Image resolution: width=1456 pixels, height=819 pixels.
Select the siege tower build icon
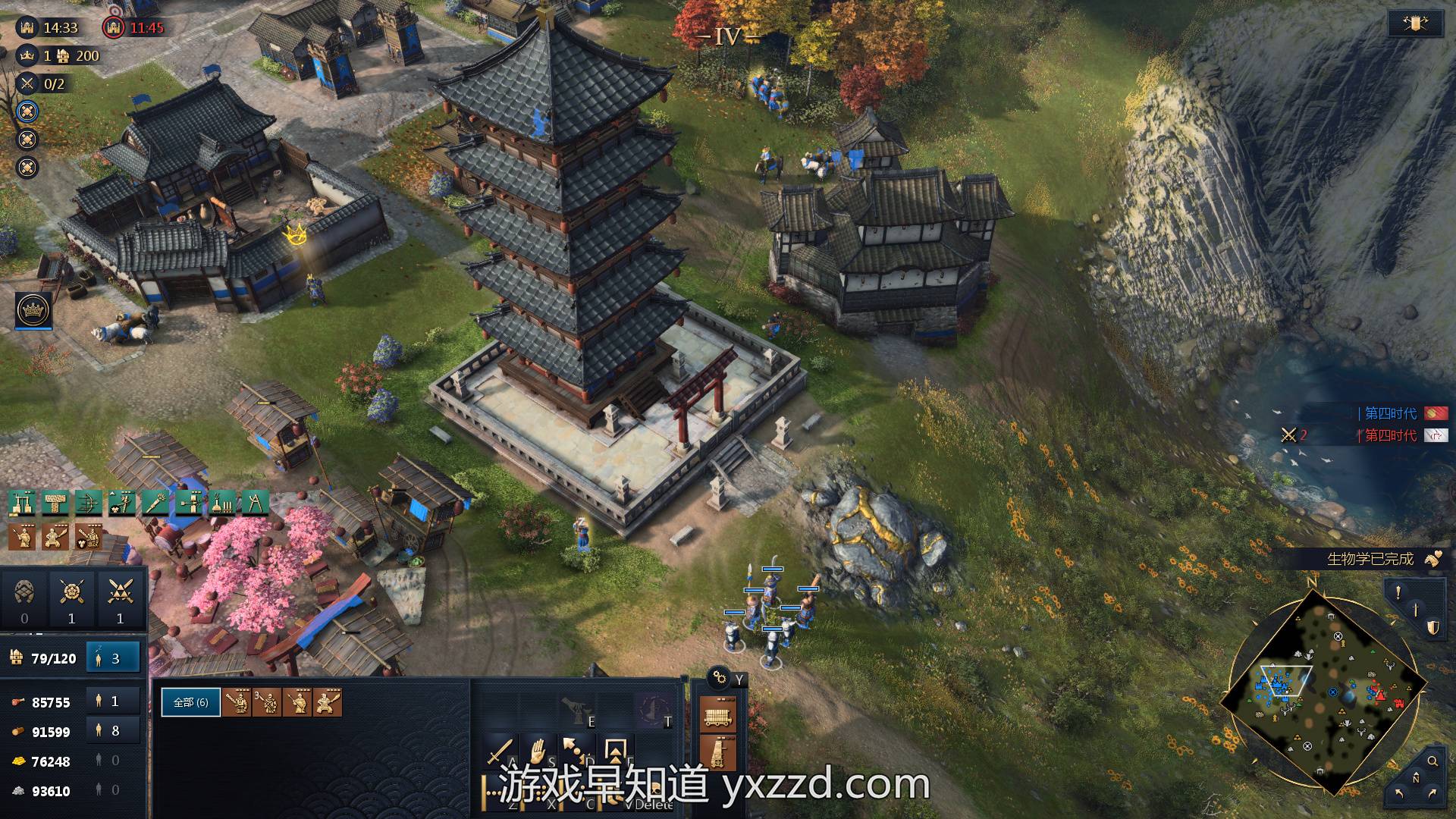[717, 753]
